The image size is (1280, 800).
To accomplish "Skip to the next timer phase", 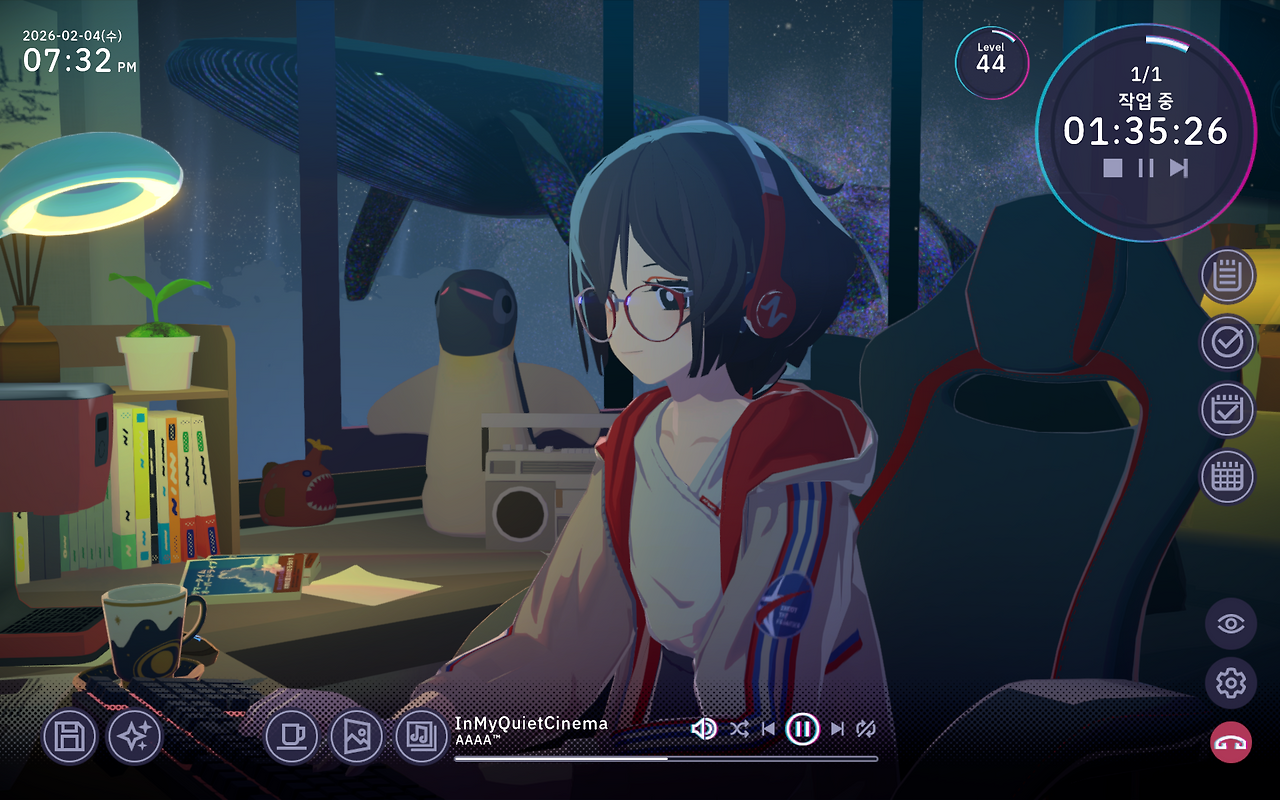I will tap(1179, 168).
